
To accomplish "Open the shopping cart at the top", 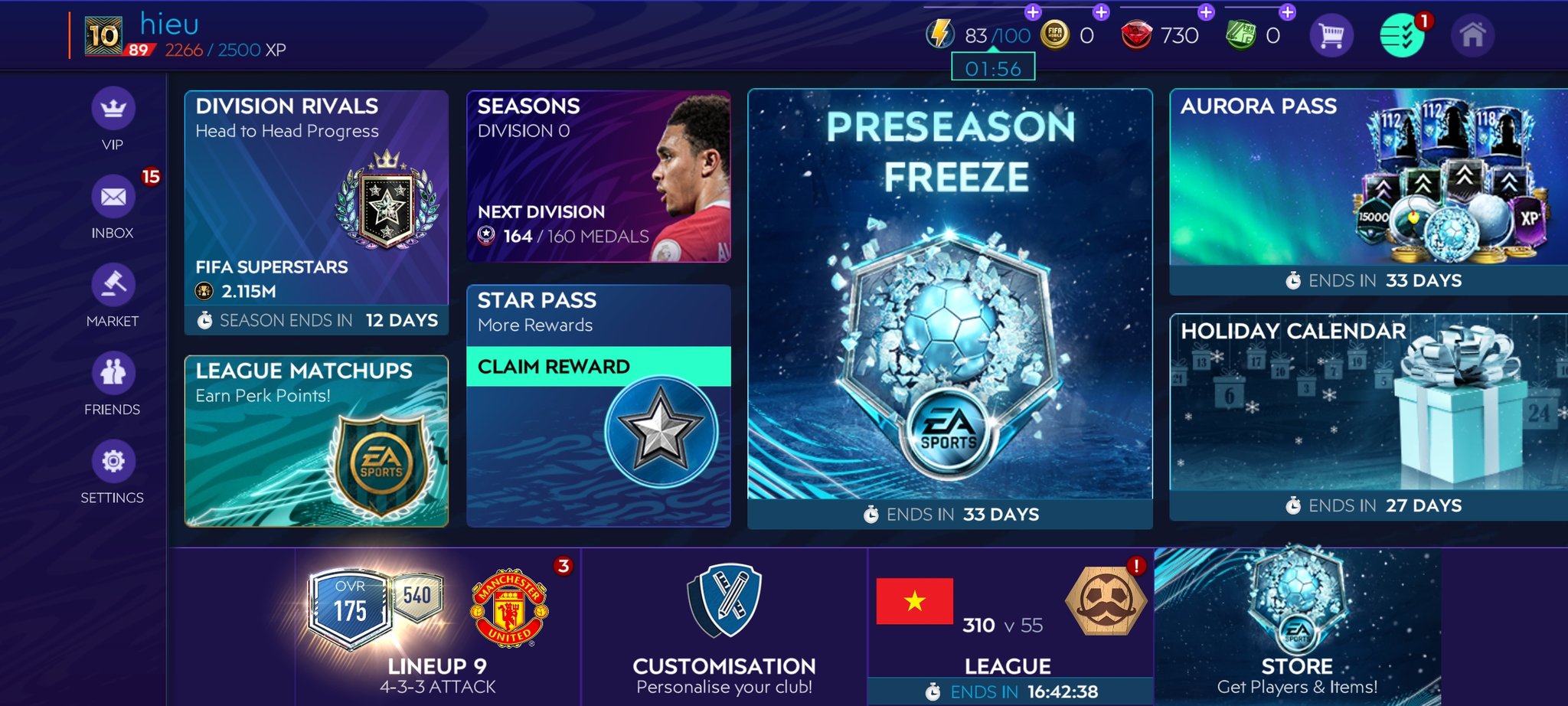I will coord(1330,34).
